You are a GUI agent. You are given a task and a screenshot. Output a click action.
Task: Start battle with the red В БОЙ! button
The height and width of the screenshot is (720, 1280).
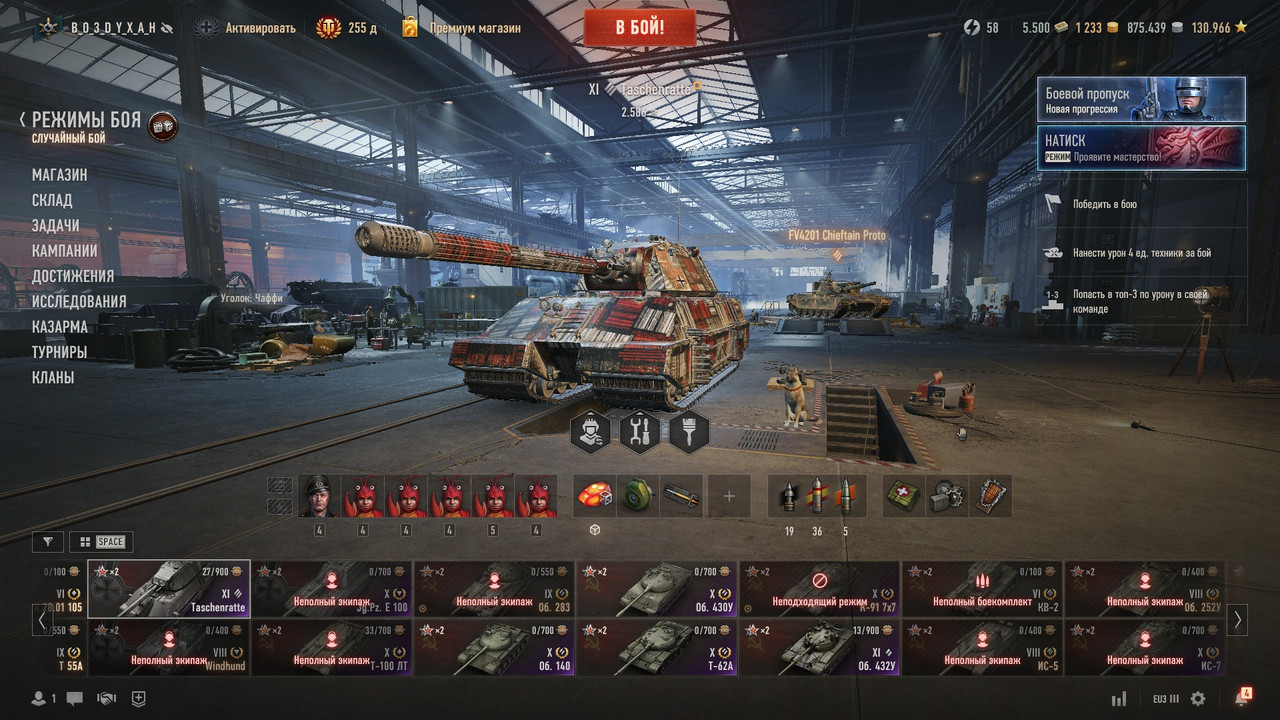pyautogui.click(x=639, y=27)
